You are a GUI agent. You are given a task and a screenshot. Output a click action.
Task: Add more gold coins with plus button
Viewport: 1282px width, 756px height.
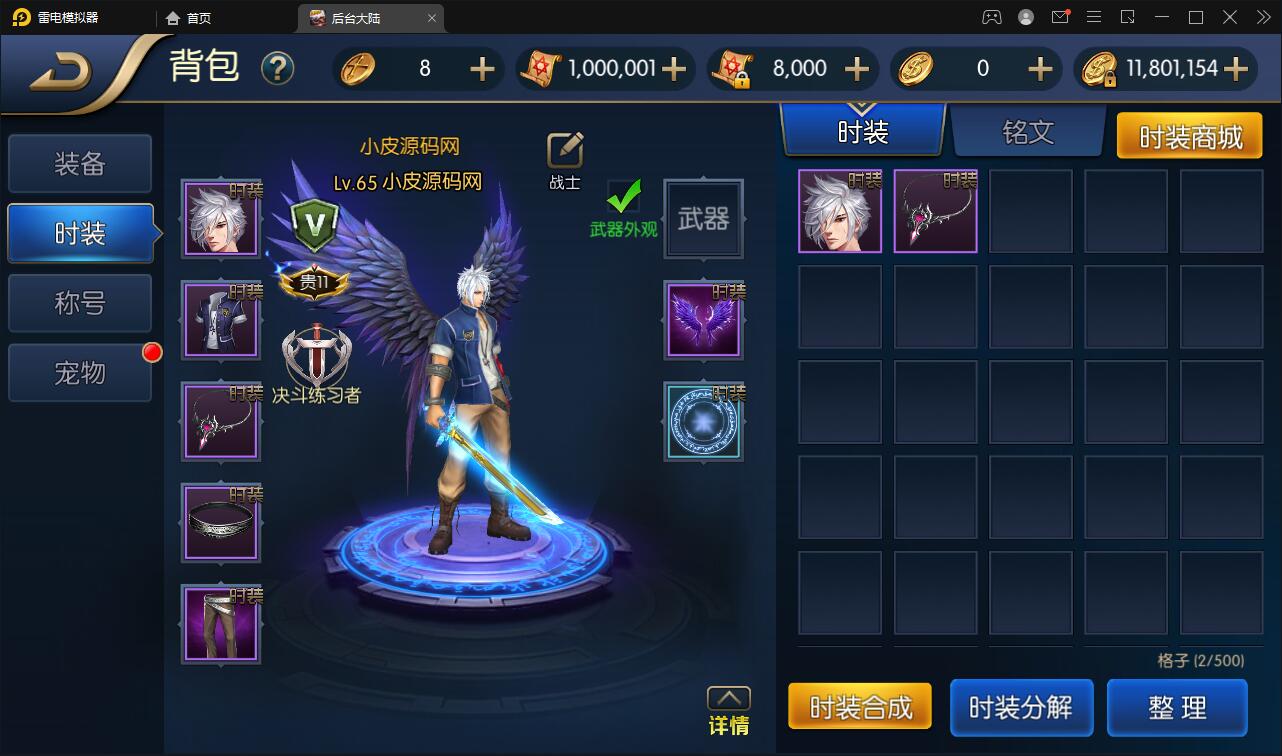(x=1236, y=68)
